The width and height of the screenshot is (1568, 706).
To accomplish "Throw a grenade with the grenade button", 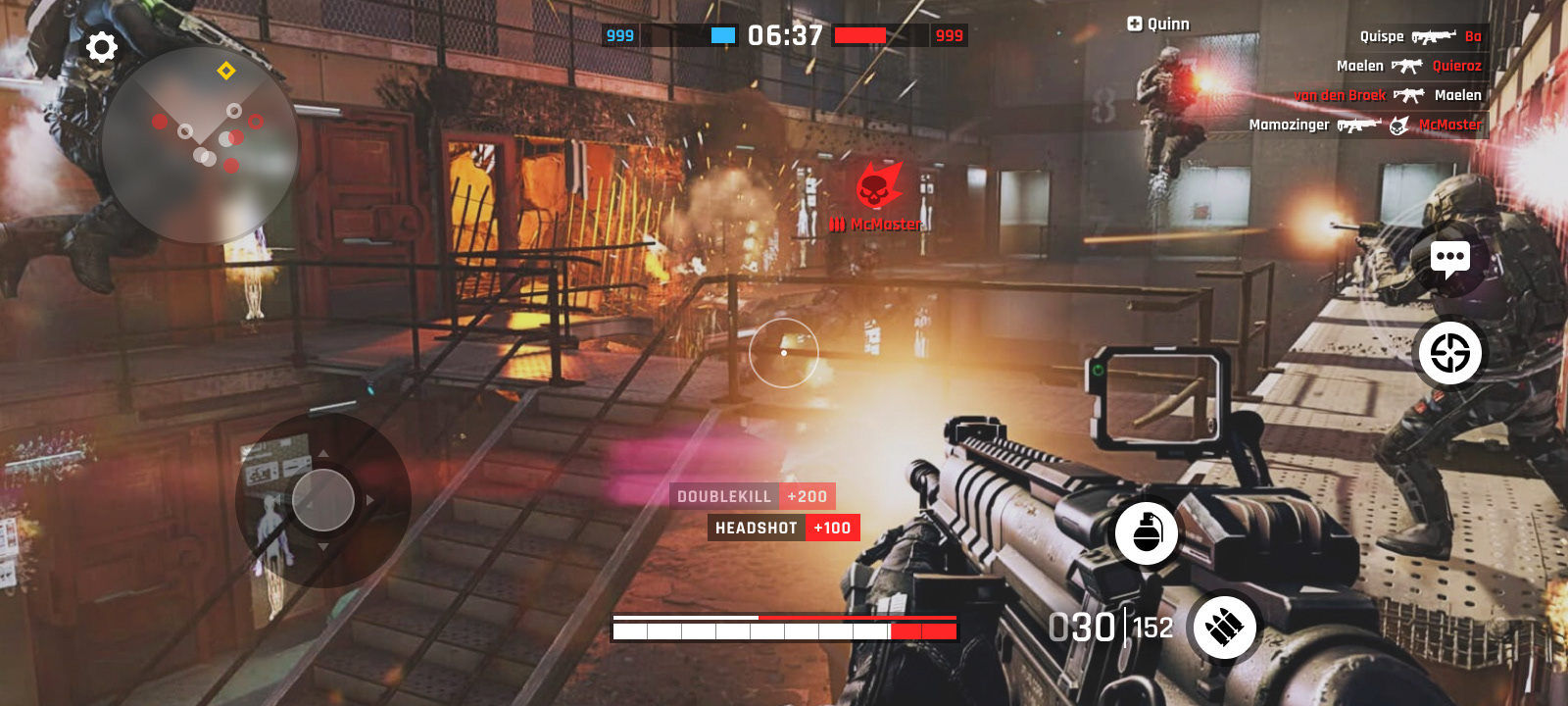I will click(1146, 532).
